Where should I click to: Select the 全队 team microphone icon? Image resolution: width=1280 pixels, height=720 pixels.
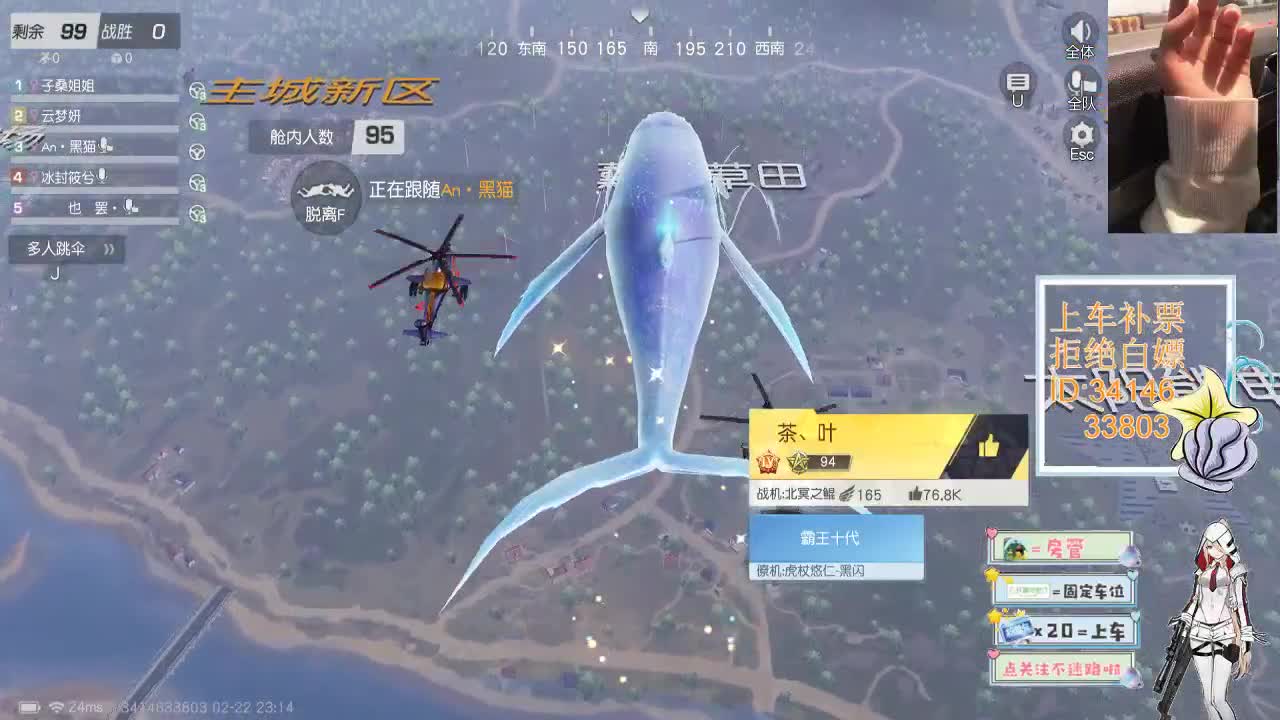tap(1080, 85)
